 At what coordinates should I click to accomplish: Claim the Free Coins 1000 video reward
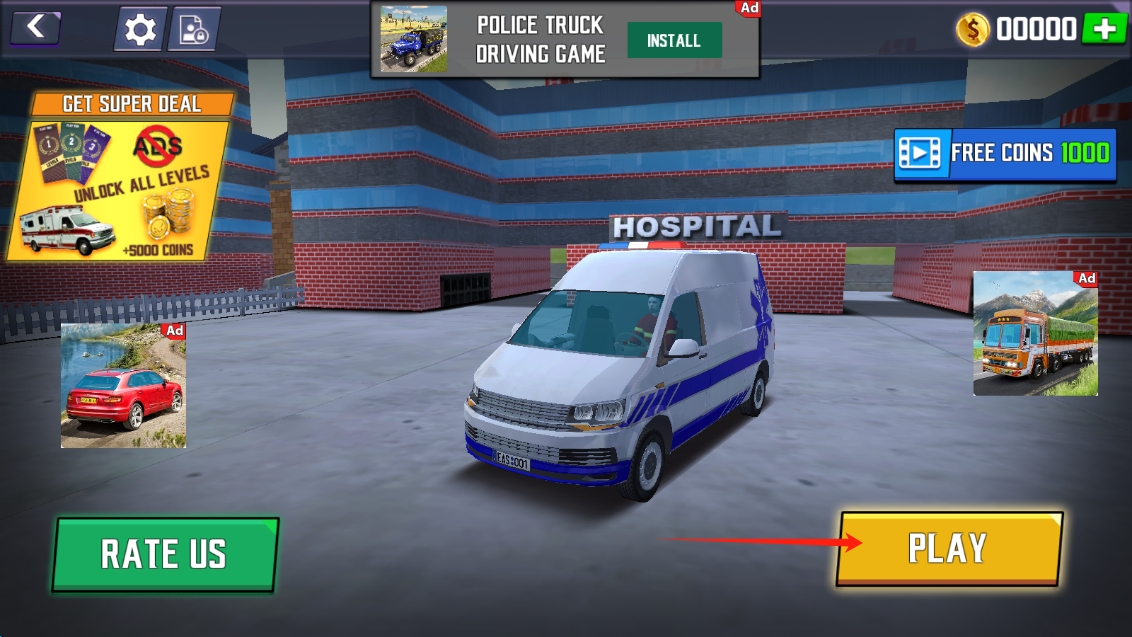1005,153
